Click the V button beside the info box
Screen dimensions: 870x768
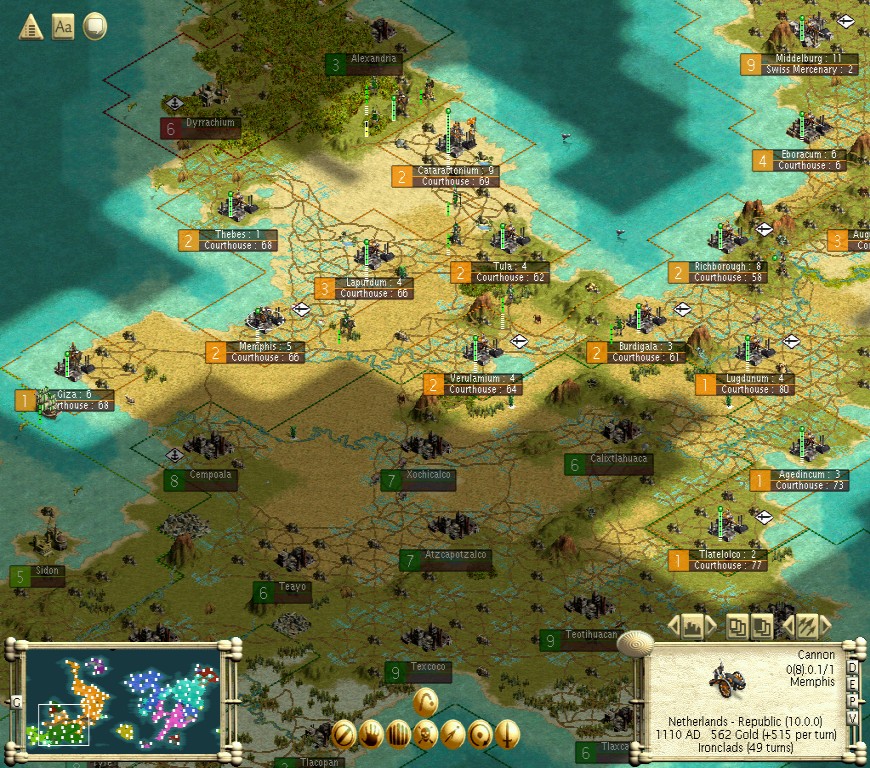pyautogui.click(x=853, y=715)
